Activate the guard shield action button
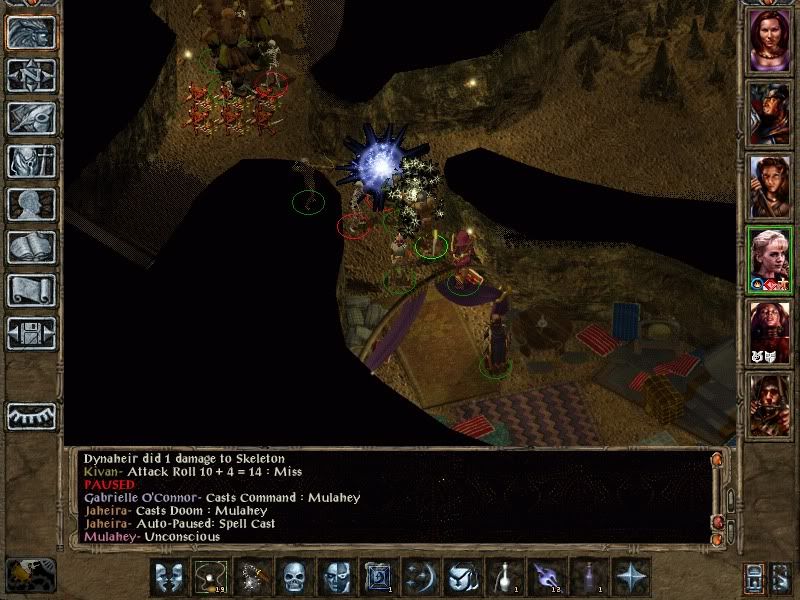The width and height of the screenshot is (800, 600). [x=461, y=578]
